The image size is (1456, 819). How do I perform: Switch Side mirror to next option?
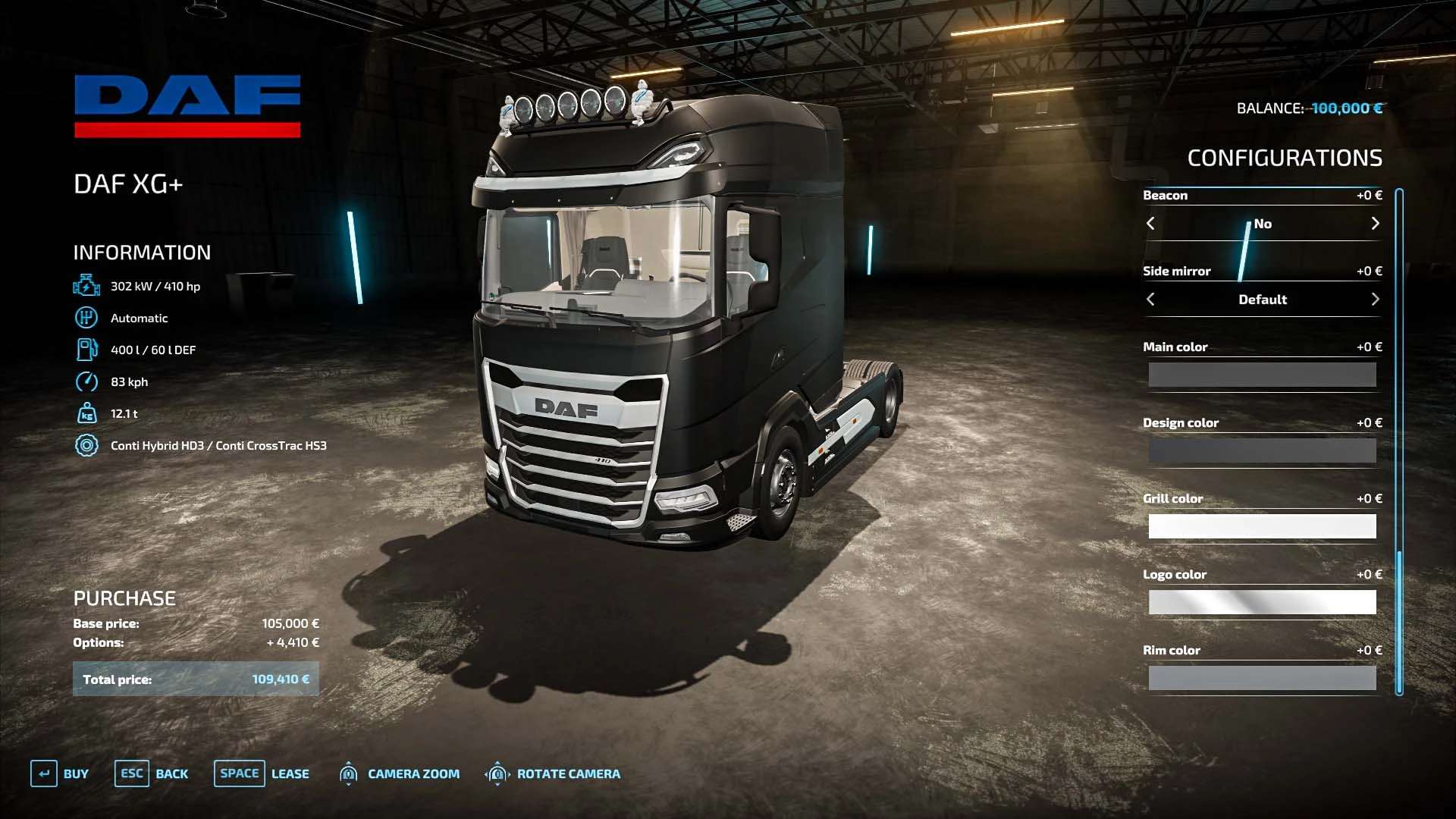[1375, 300]
